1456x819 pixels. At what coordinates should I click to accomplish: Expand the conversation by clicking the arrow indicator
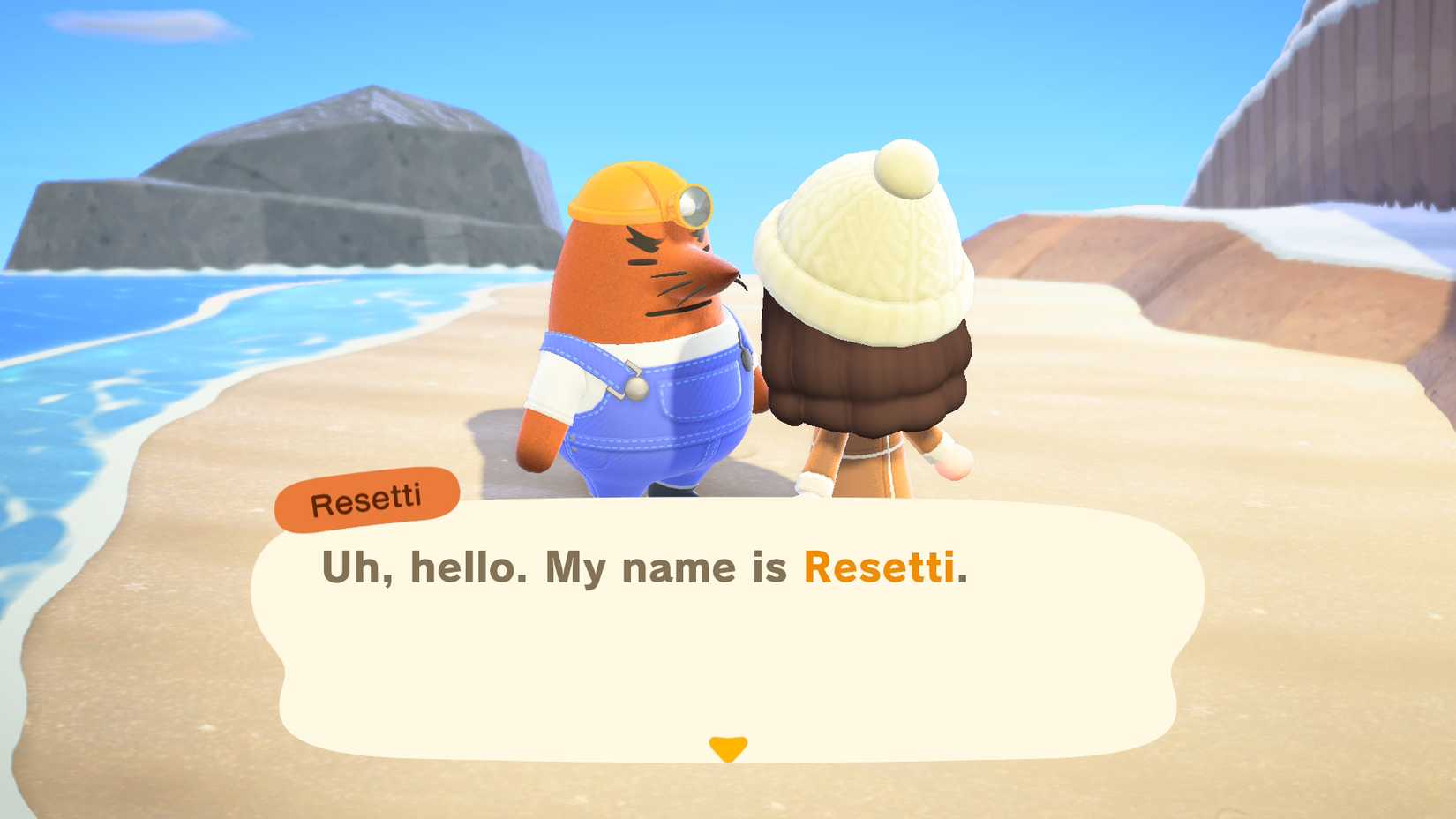pos(728,747)
